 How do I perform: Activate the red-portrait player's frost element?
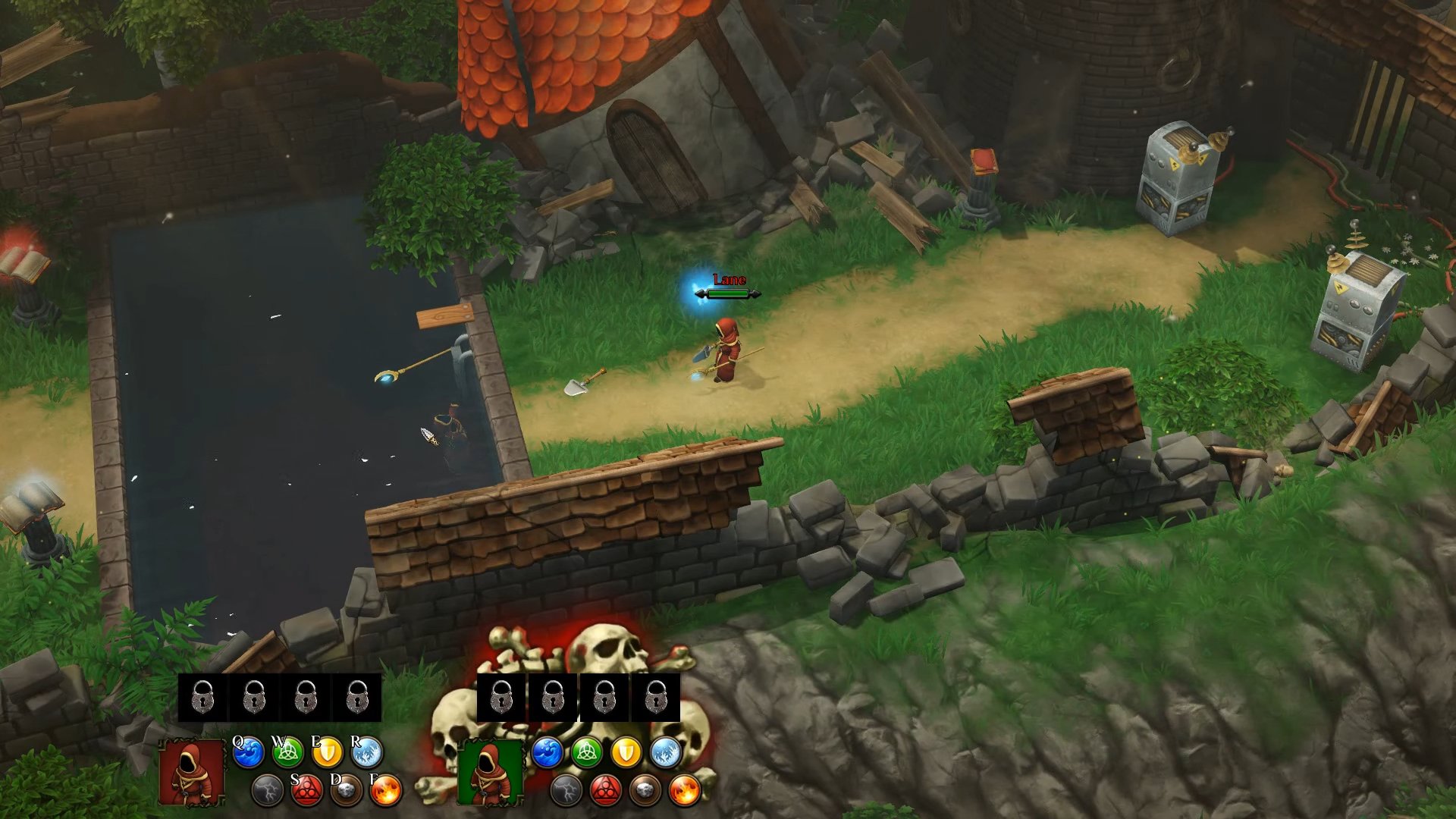367,753
